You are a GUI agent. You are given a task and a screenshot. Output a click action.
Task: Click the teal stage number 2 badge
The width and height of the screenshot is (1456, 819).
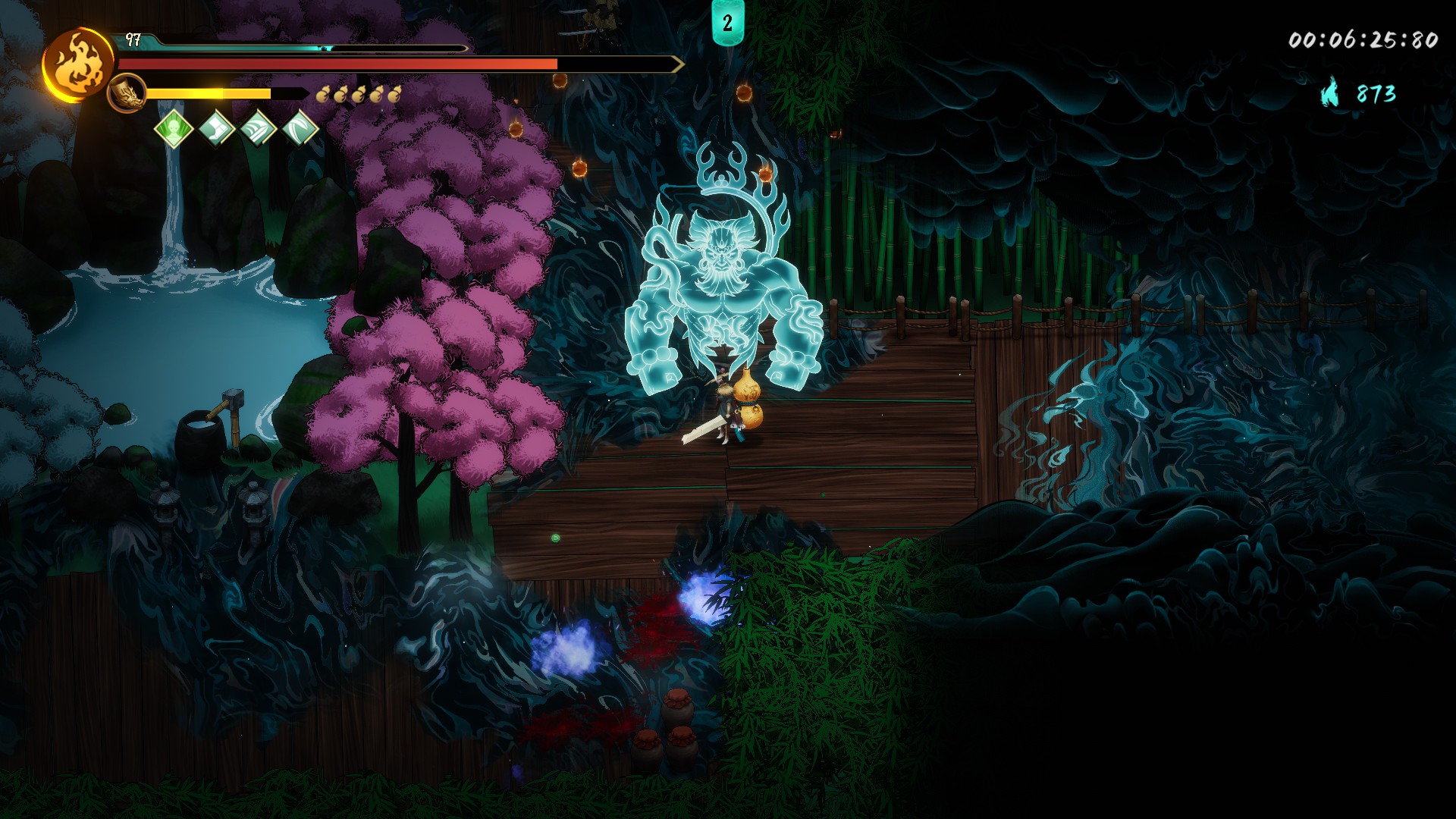(727, 23)
